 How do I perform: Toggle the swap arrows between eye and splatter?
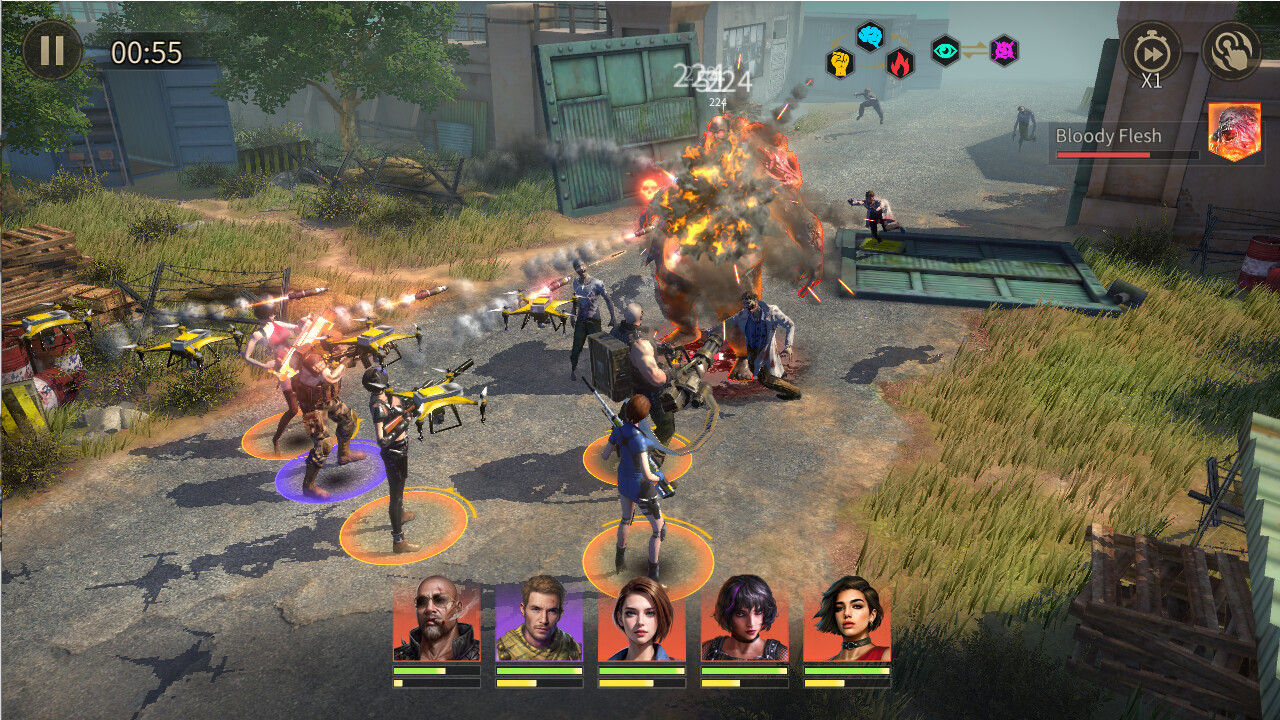point(973,50)
